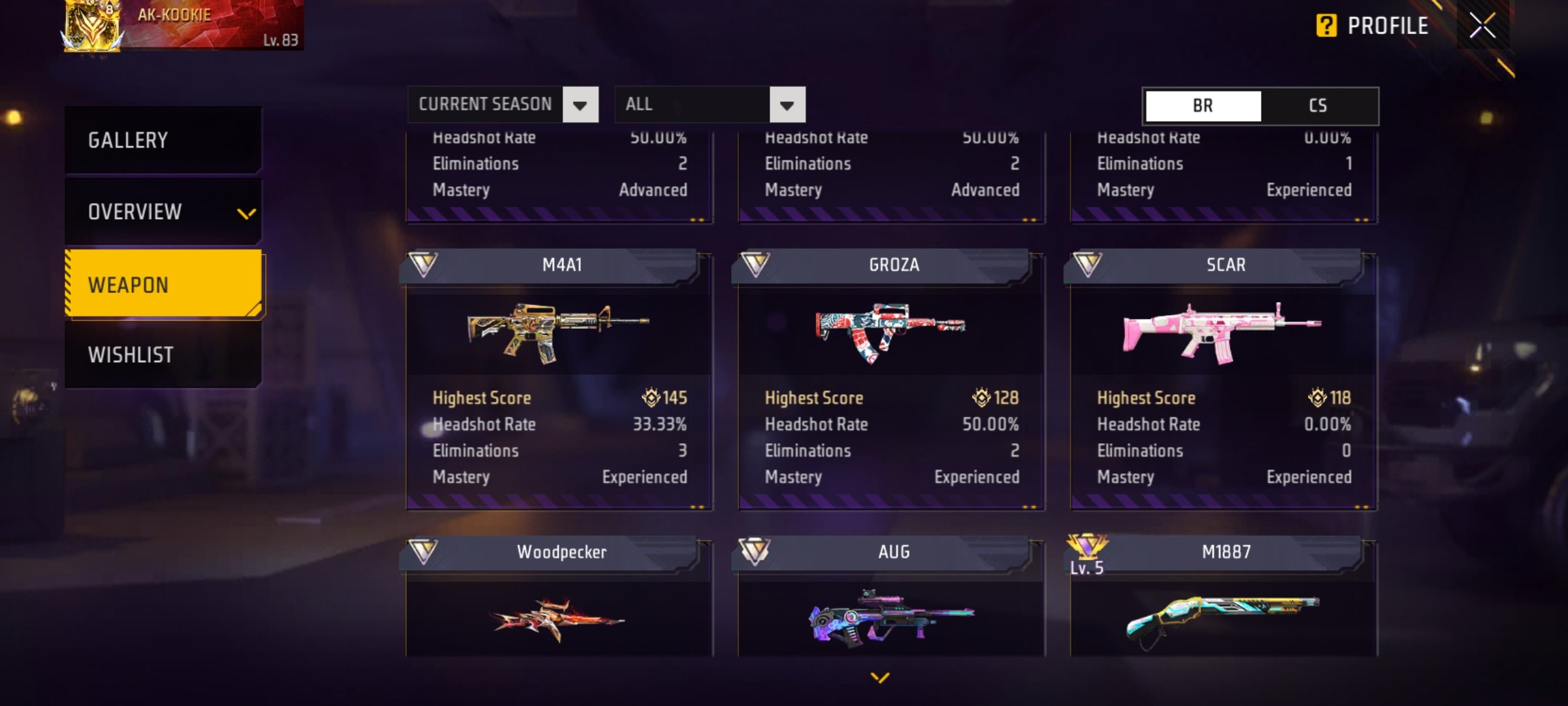Select the M4A1 weapon card
The height and width of the screenshot is (706, 1568).
click(559, 379)
